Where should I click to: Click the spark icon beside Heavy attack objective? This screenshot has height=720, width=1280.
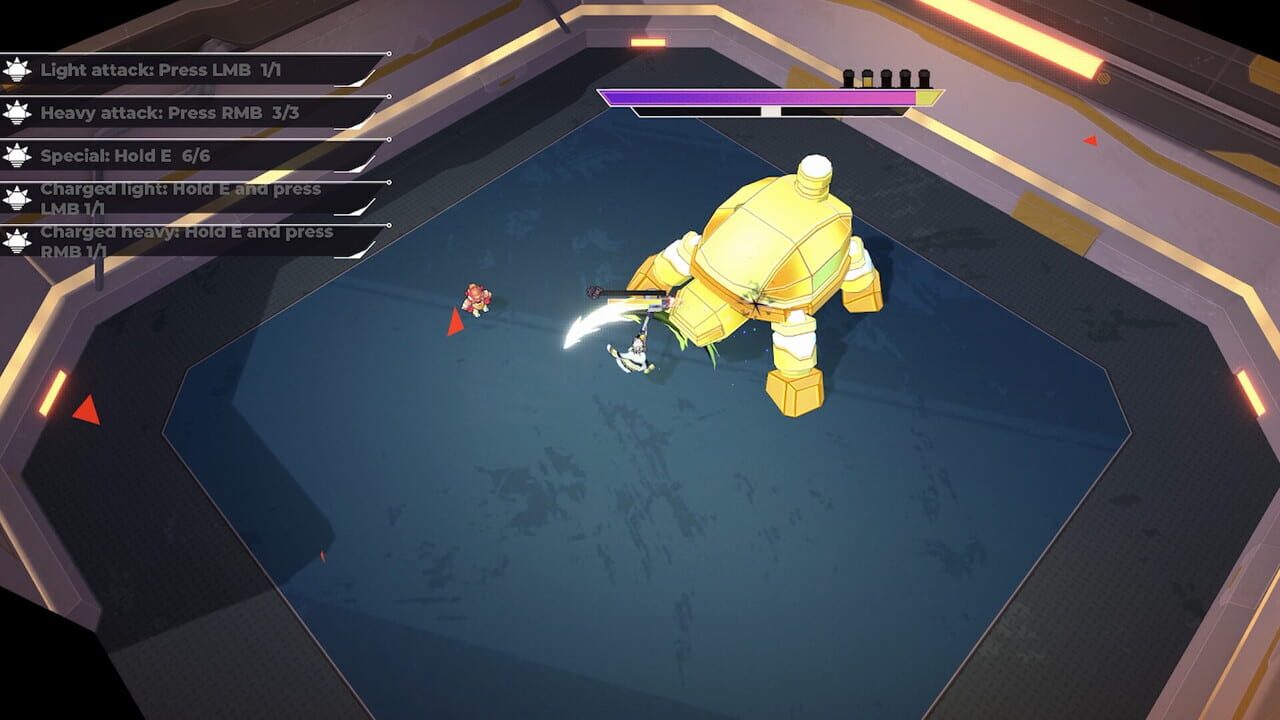(15, 112)
